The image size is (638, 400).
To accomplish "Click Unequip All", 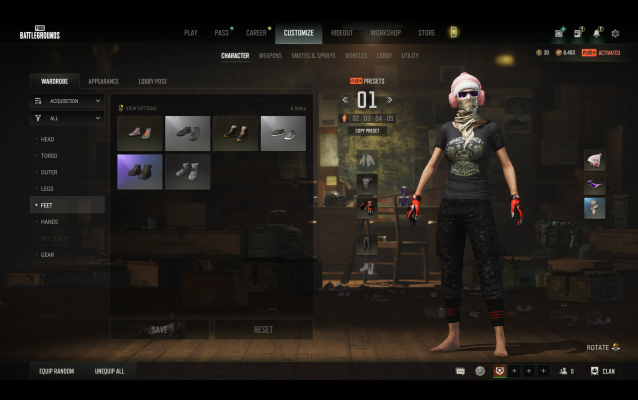I will pos(109,371).
